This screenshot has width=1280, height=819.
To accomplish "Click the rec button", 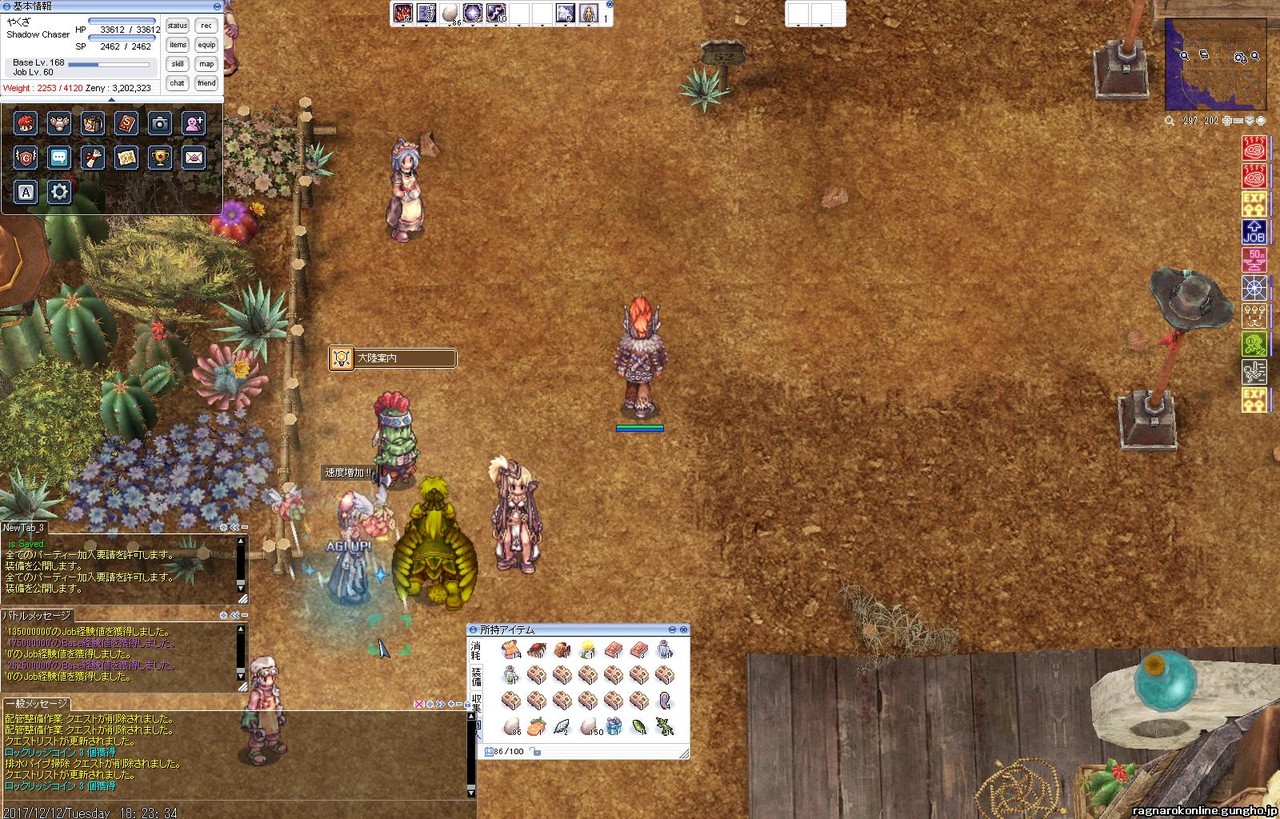I will coord(206,25).
